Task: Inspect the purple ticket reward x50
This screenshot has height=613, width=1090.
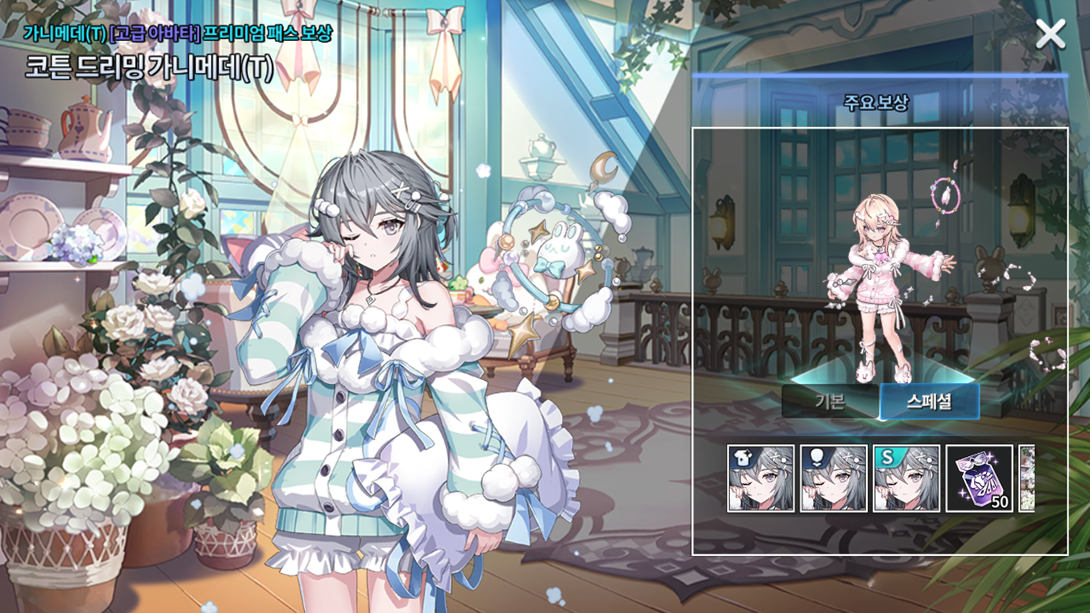Action: [x=979, y=479]
